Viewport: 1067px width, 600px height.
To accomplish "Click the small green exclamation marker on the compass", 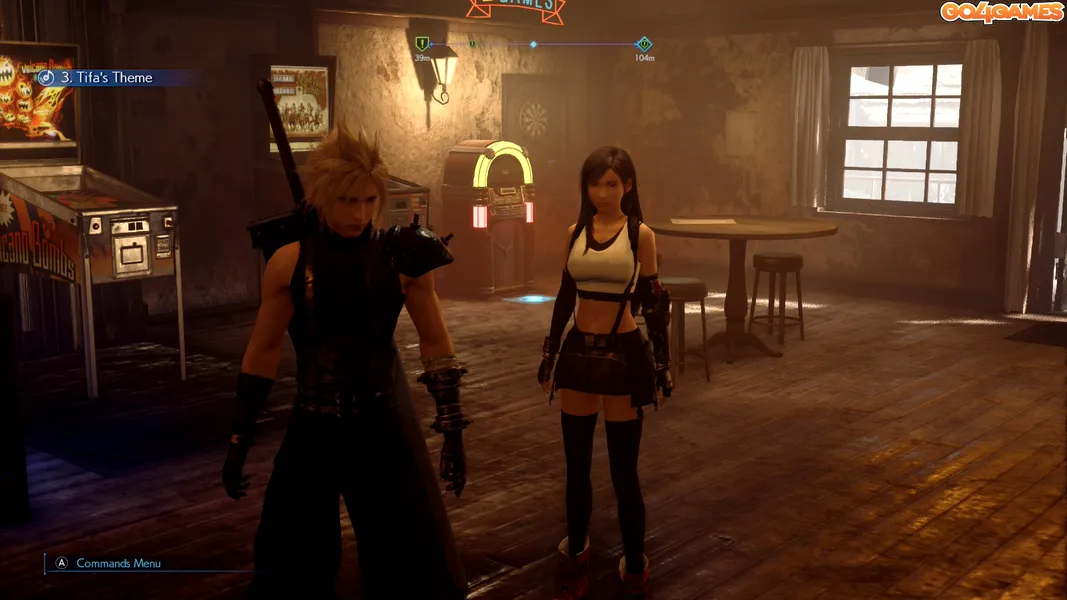I will pos(472,44).
